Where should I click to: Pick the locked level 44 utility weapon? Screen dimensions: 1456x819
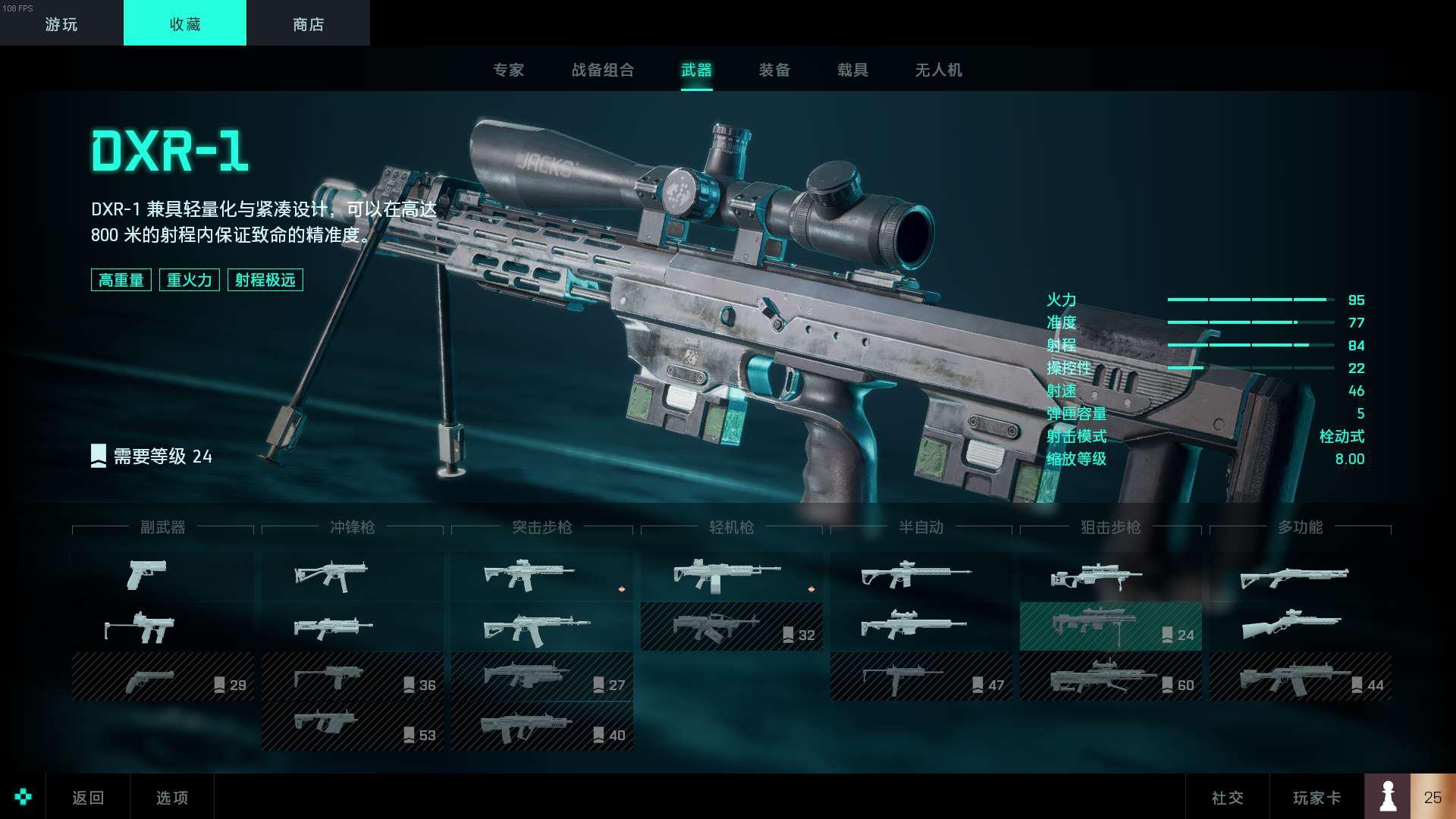(x=1300, y=676)
